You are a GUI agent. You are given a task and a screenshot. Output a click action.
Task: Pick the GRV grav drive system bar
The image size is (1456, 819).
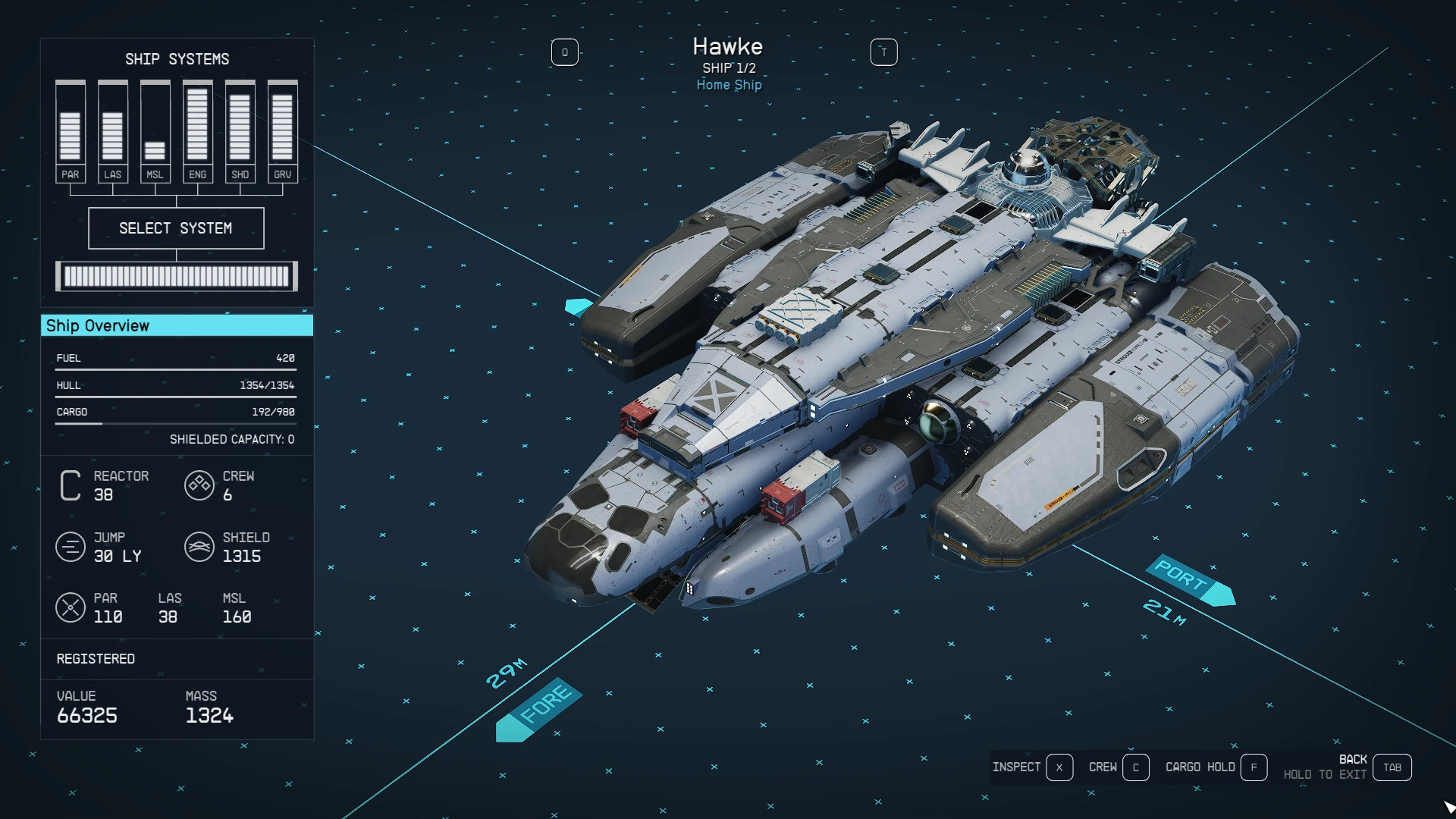[282, 132]
